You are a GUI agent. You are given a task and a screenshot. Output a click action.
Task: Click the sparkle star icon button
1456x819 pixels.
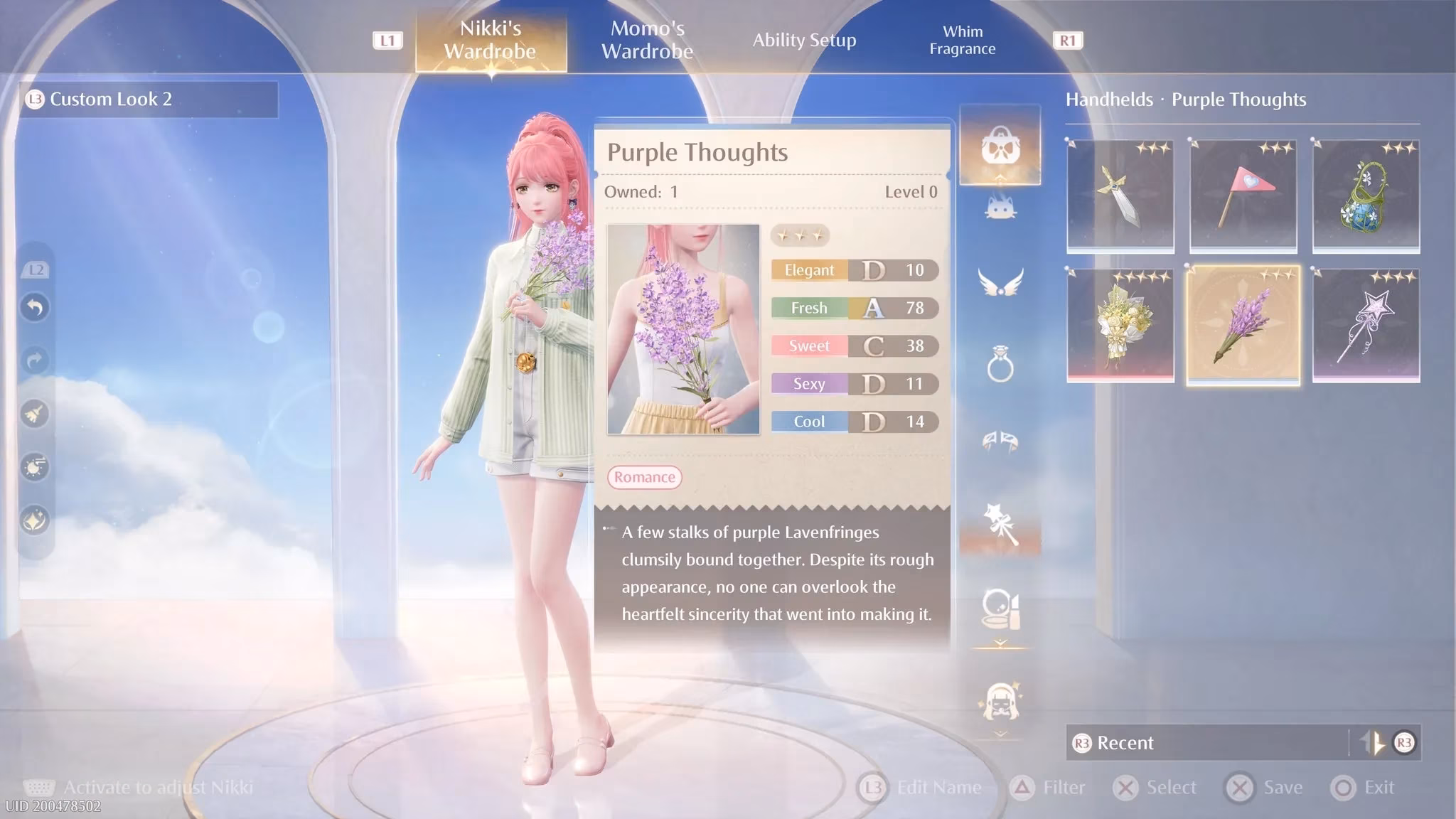tap(35, 521)
